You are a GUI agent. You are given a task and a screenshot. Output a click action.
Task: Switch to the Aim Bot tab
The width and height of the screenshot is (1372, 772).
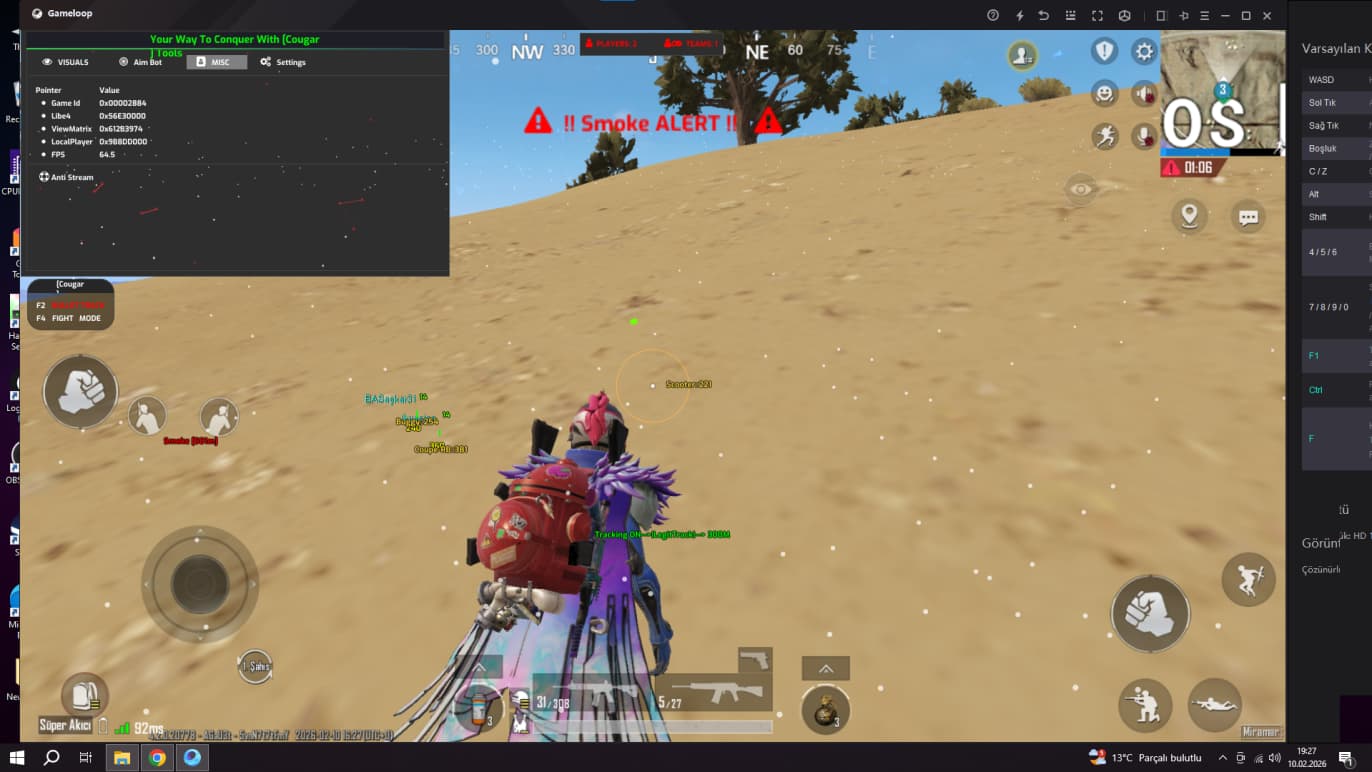point(140,61)
